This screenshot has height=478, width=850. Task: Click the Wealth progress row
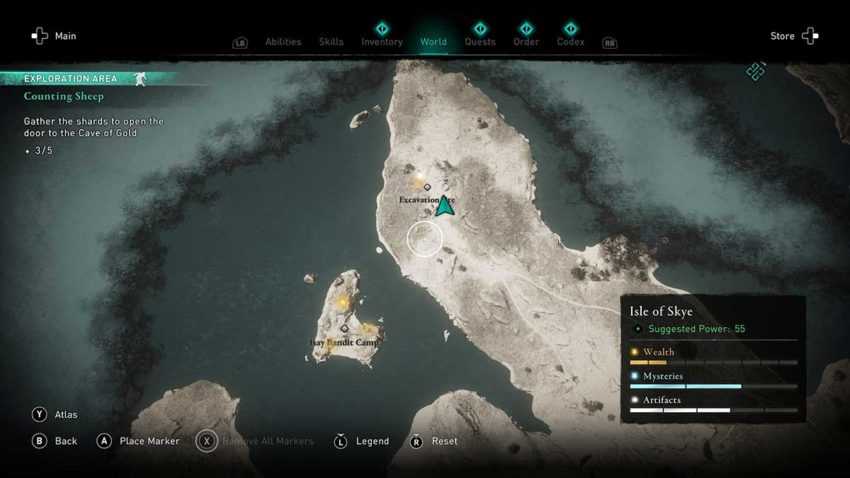pyautogui.click(x=714, y=356)
